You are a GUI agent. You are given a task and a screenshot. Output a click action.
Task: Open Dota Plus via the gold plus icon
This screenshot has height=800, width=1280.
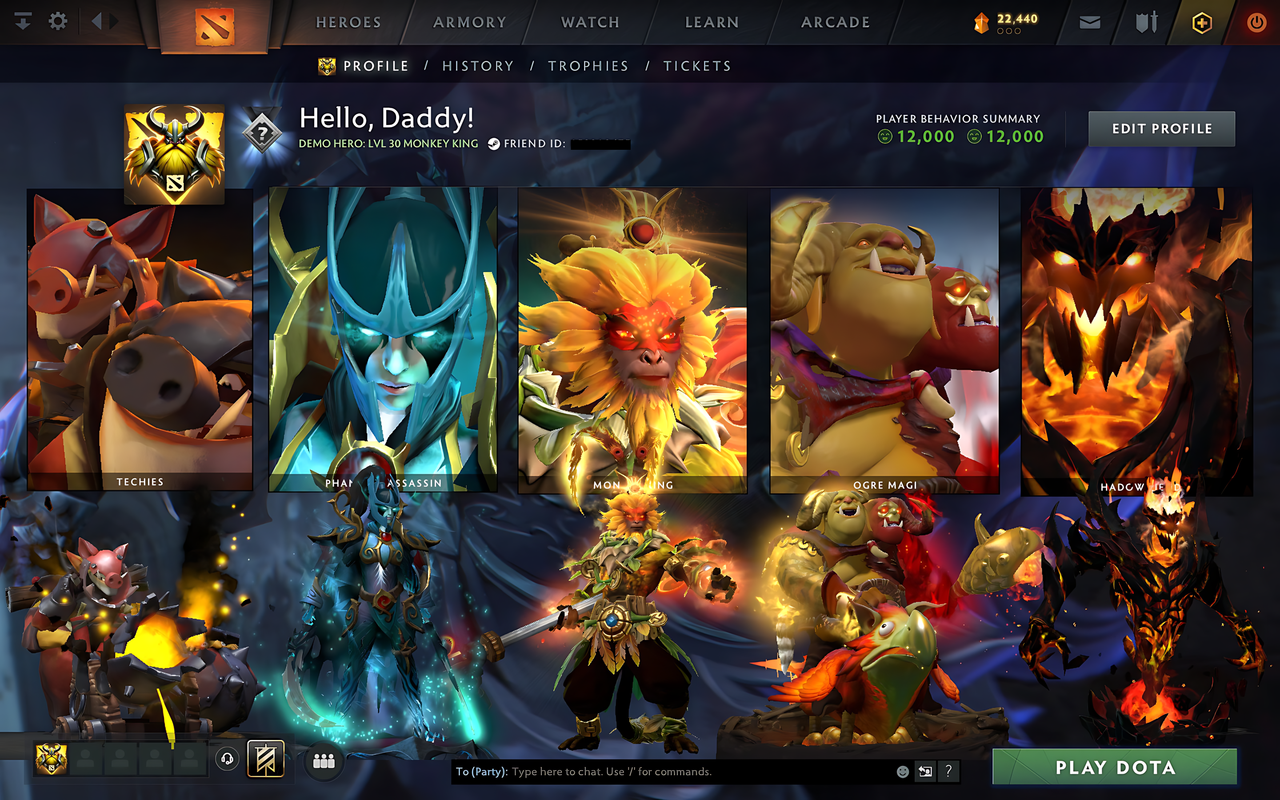click(1201, 21)
